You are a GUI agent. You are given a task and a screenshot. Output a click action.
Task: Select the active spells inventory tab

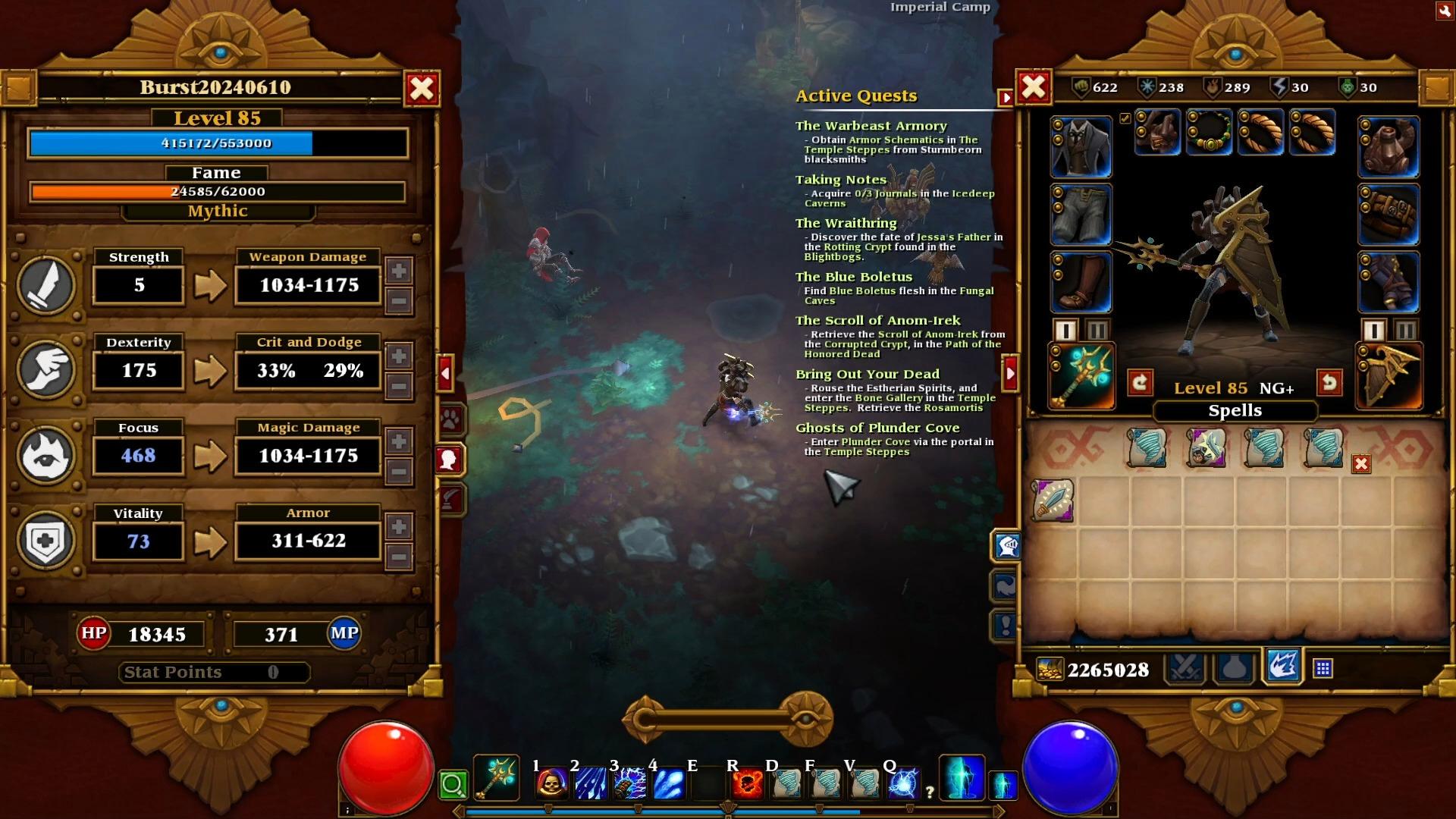point(1282,667)
